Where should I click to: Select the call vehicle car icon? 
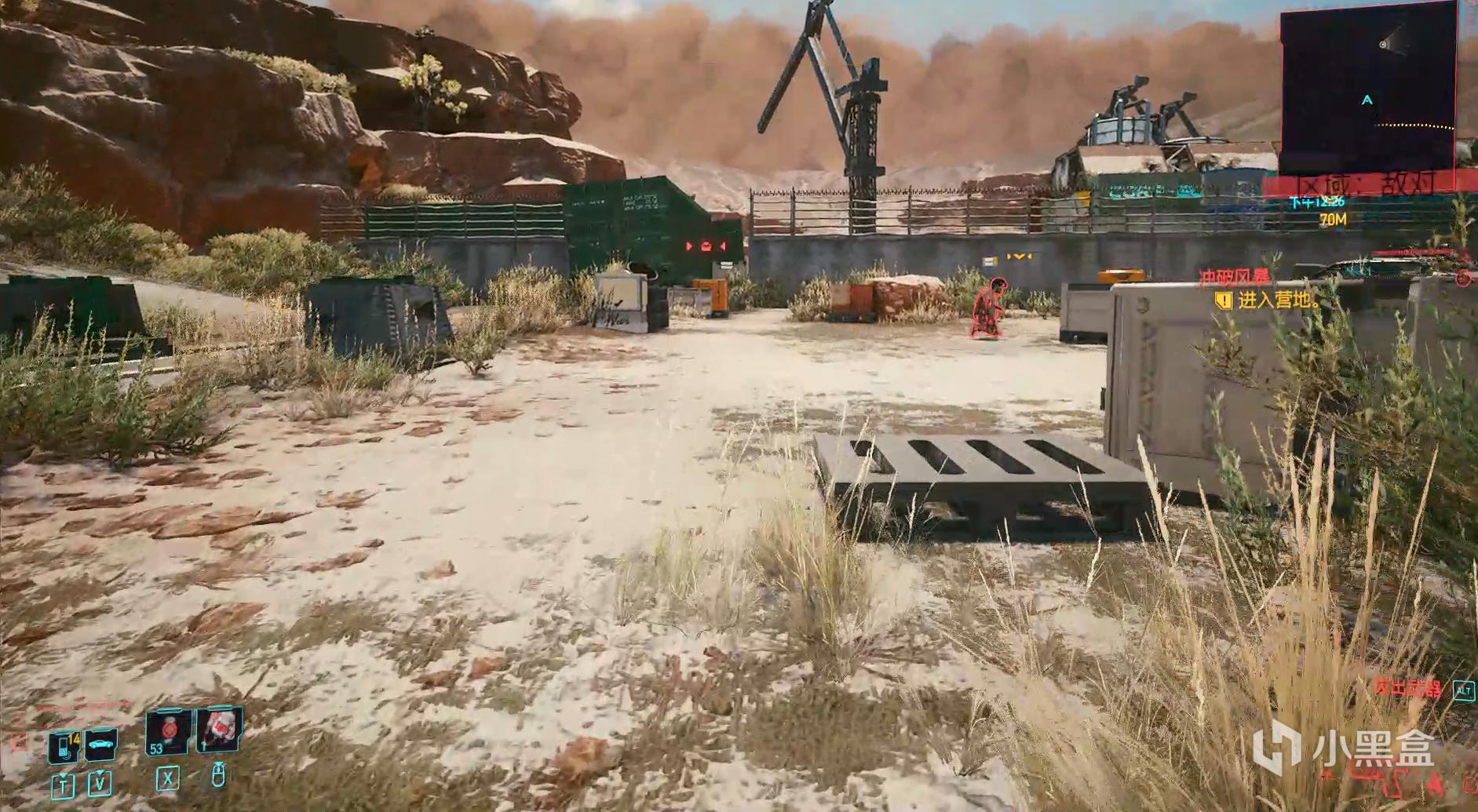point(100,745)
